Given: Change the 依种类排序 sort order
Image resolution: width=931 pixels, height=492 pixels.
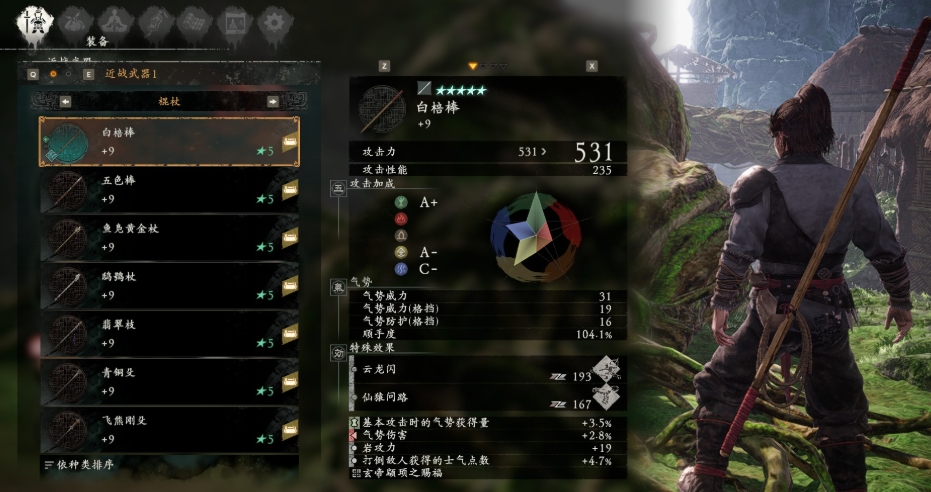Looking at the screenshot, I should [82, 465].
